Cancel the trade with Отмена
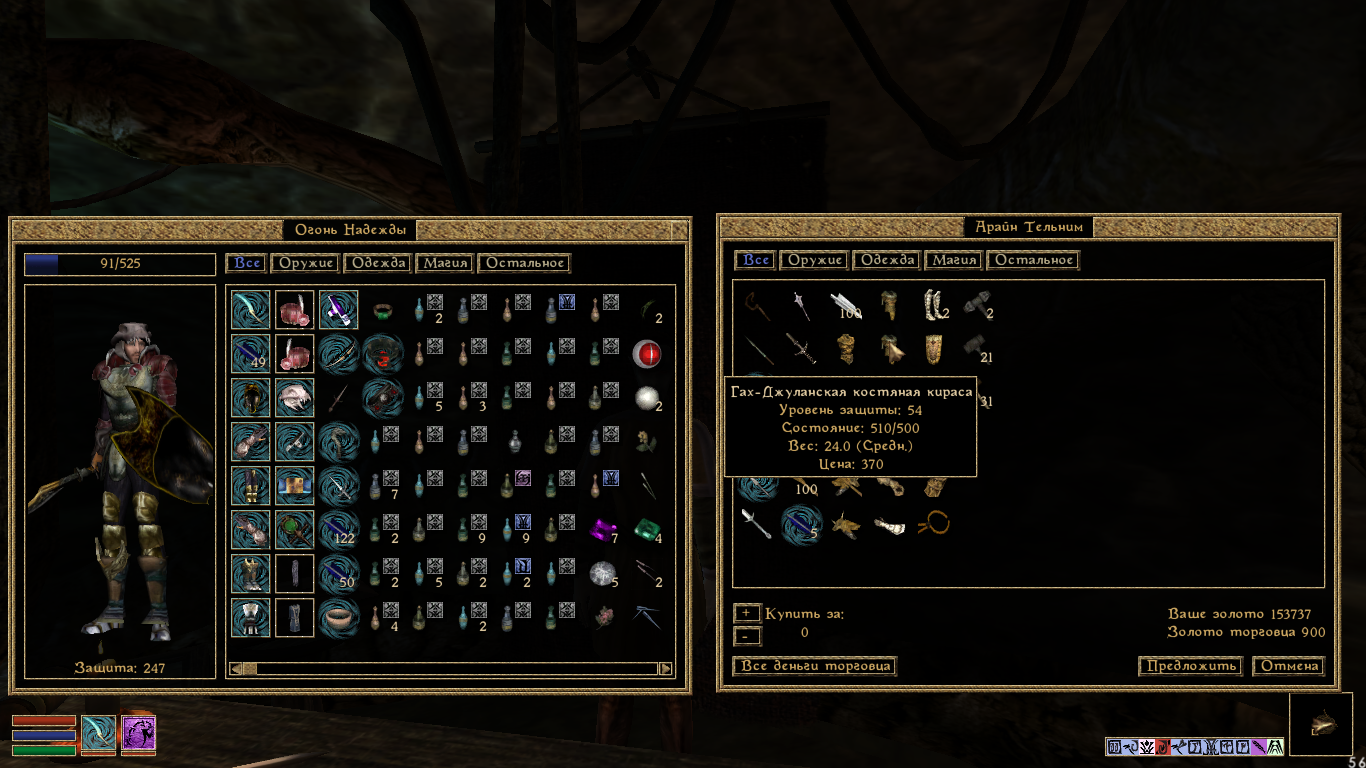The height and width of the screenshot is (768, 1366). (x=1288, y=666)
